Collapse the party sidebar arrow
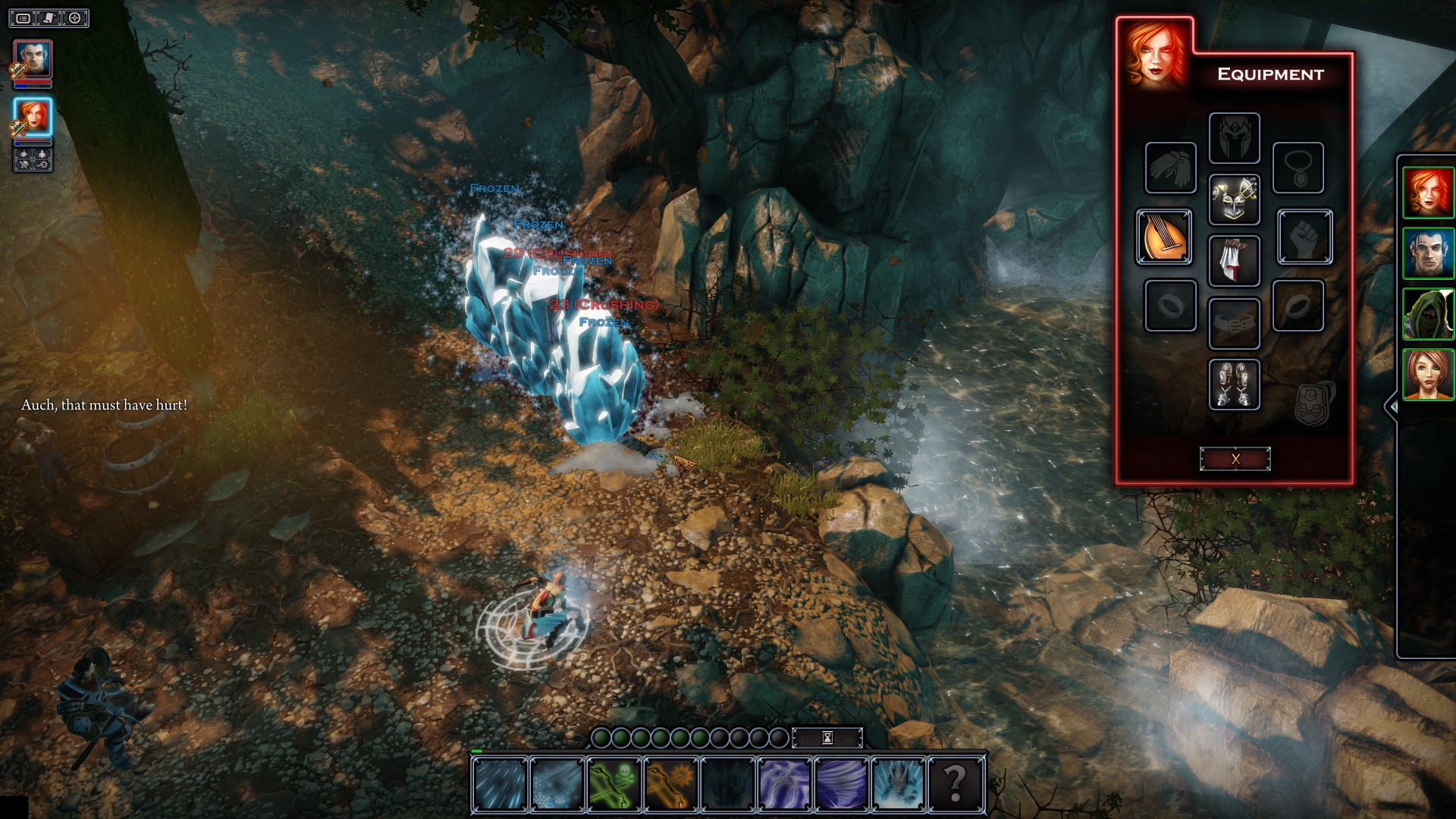Viewport: 1456px width, 819px height. [x=1392, y=406]
